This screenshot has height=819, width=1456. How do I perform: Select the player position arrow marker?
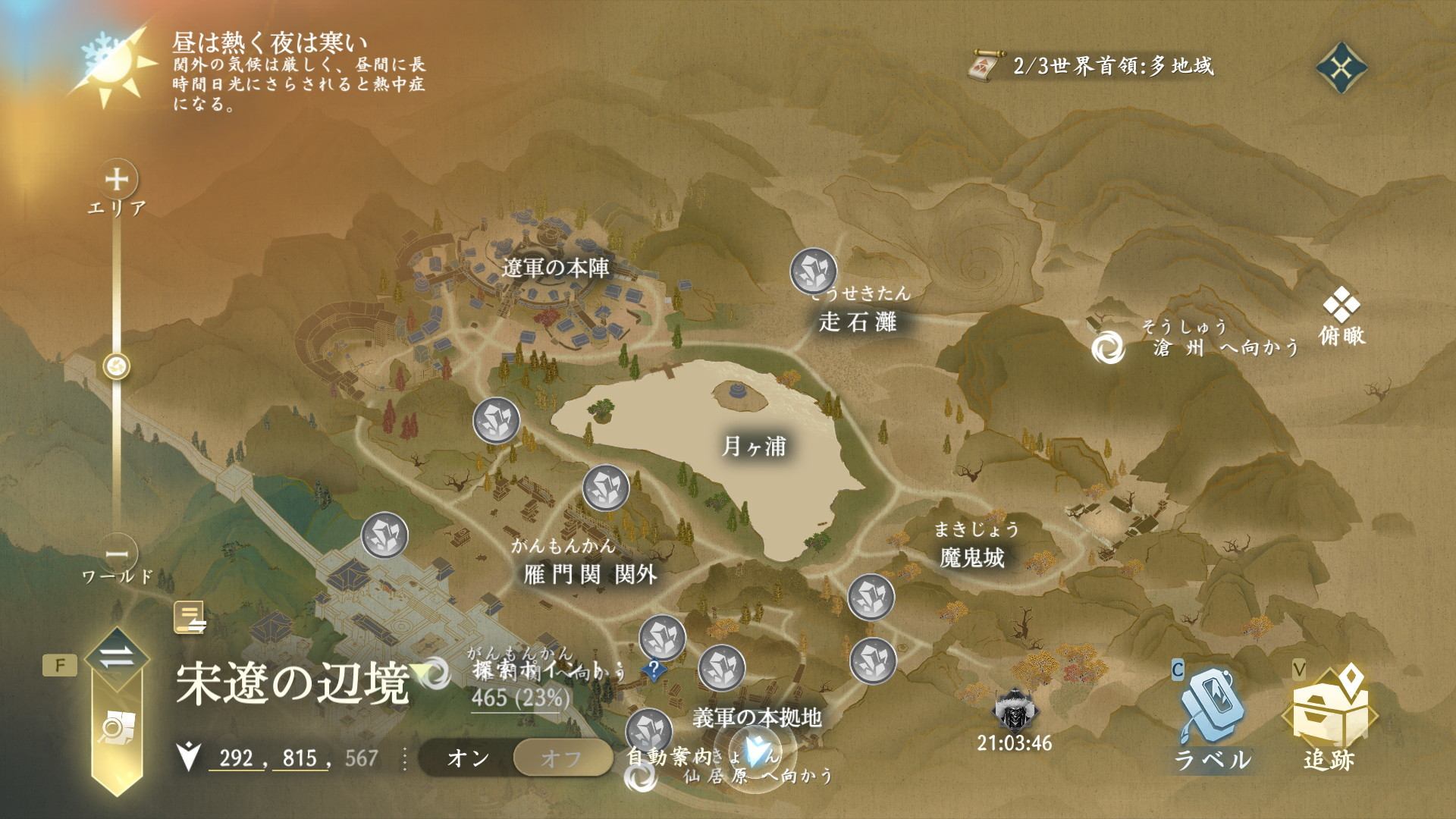pos(755,749)
